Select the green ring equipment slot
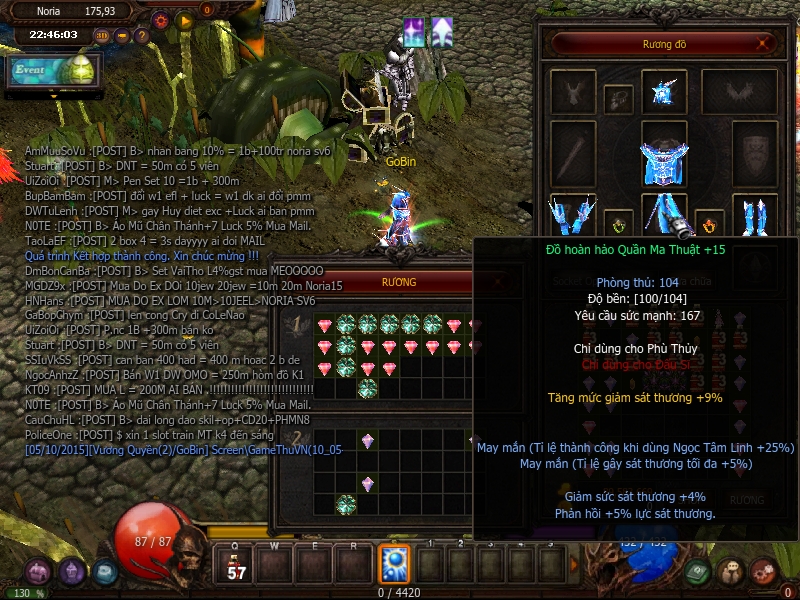The image size is (800, 600). pyautogui.click(x=619, y=222)
